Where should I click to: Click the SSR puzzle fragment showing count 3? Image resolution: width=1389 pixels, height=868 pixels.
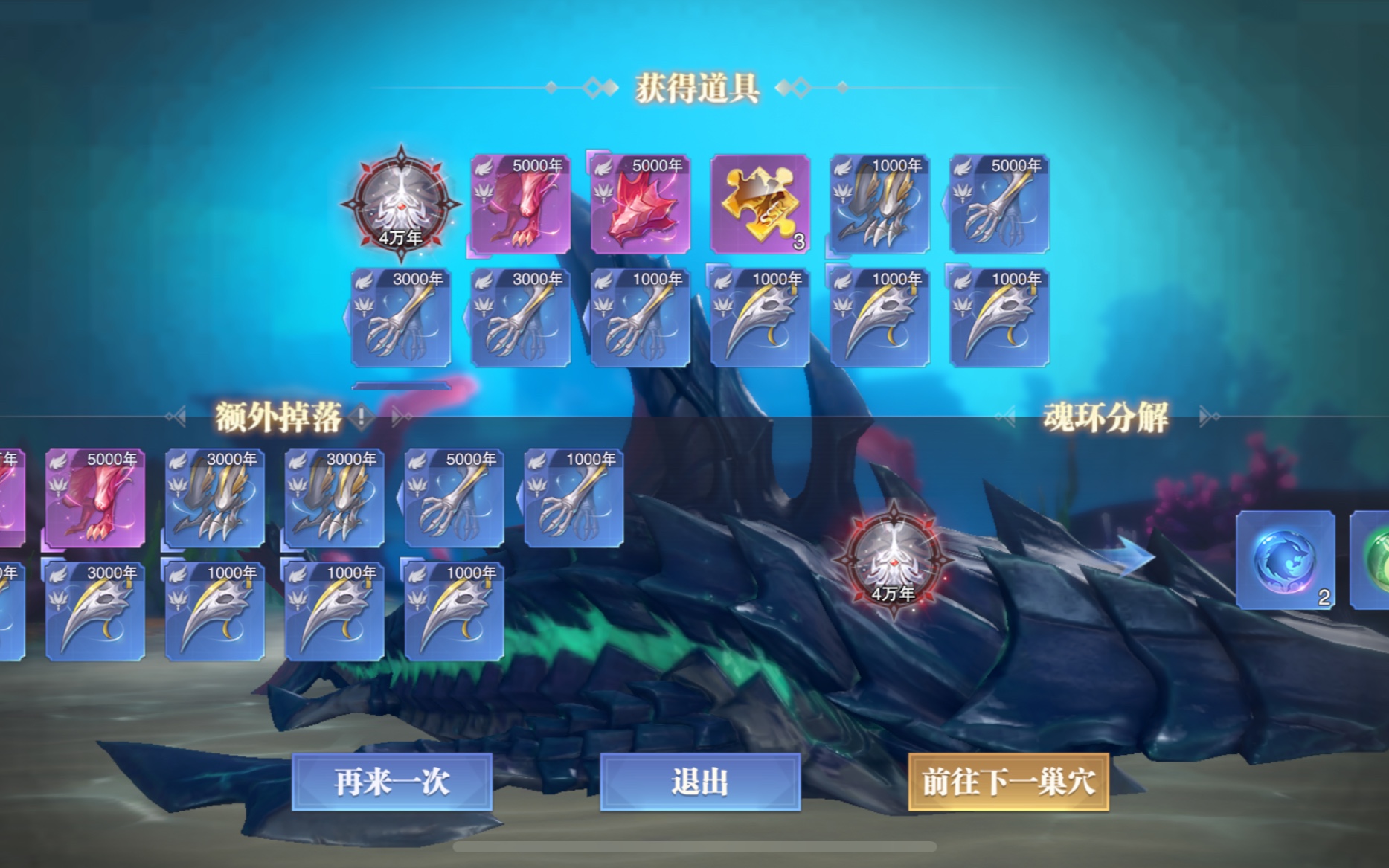[759, 205]
